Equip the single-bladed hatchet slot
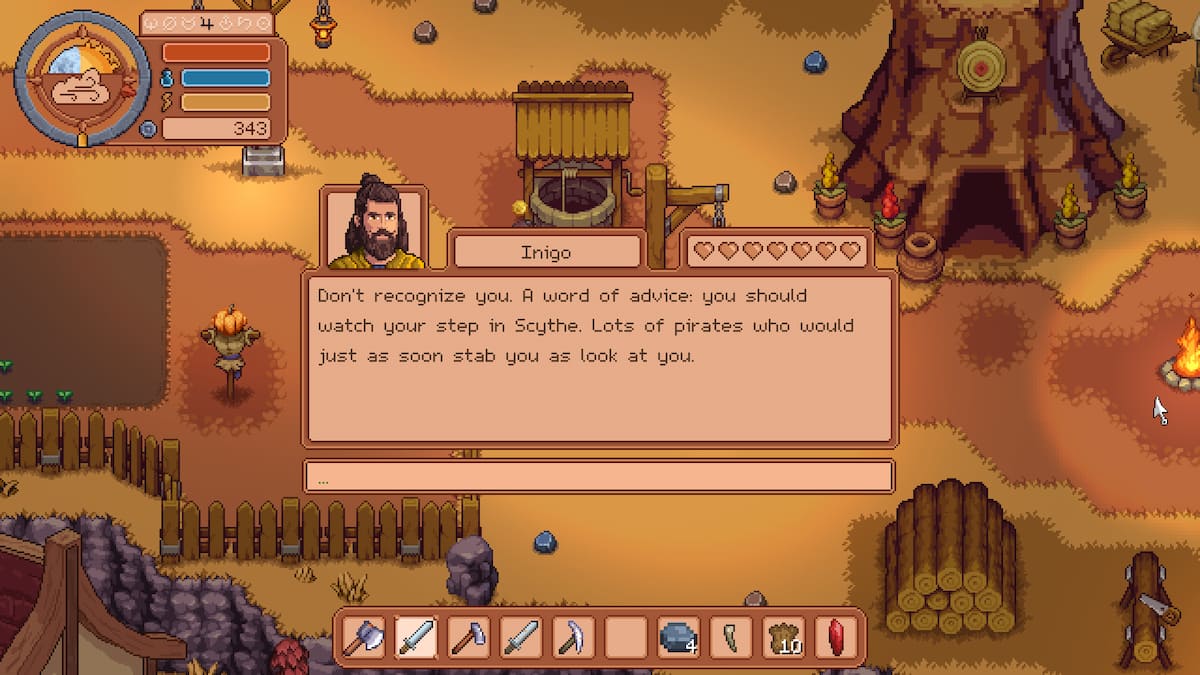 468,637
